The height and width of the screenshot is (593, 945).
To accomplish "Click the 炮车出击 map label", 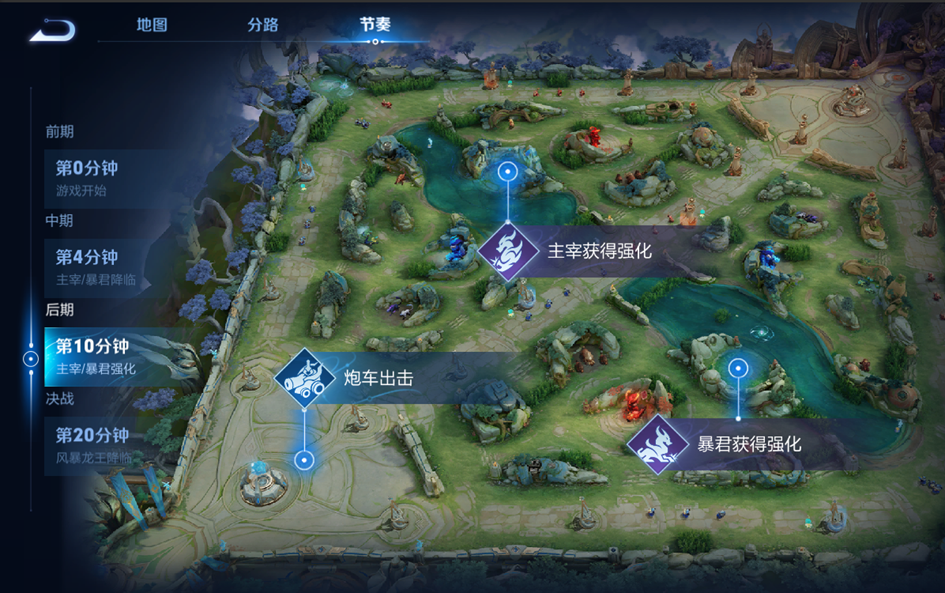I will coord(377,378).
